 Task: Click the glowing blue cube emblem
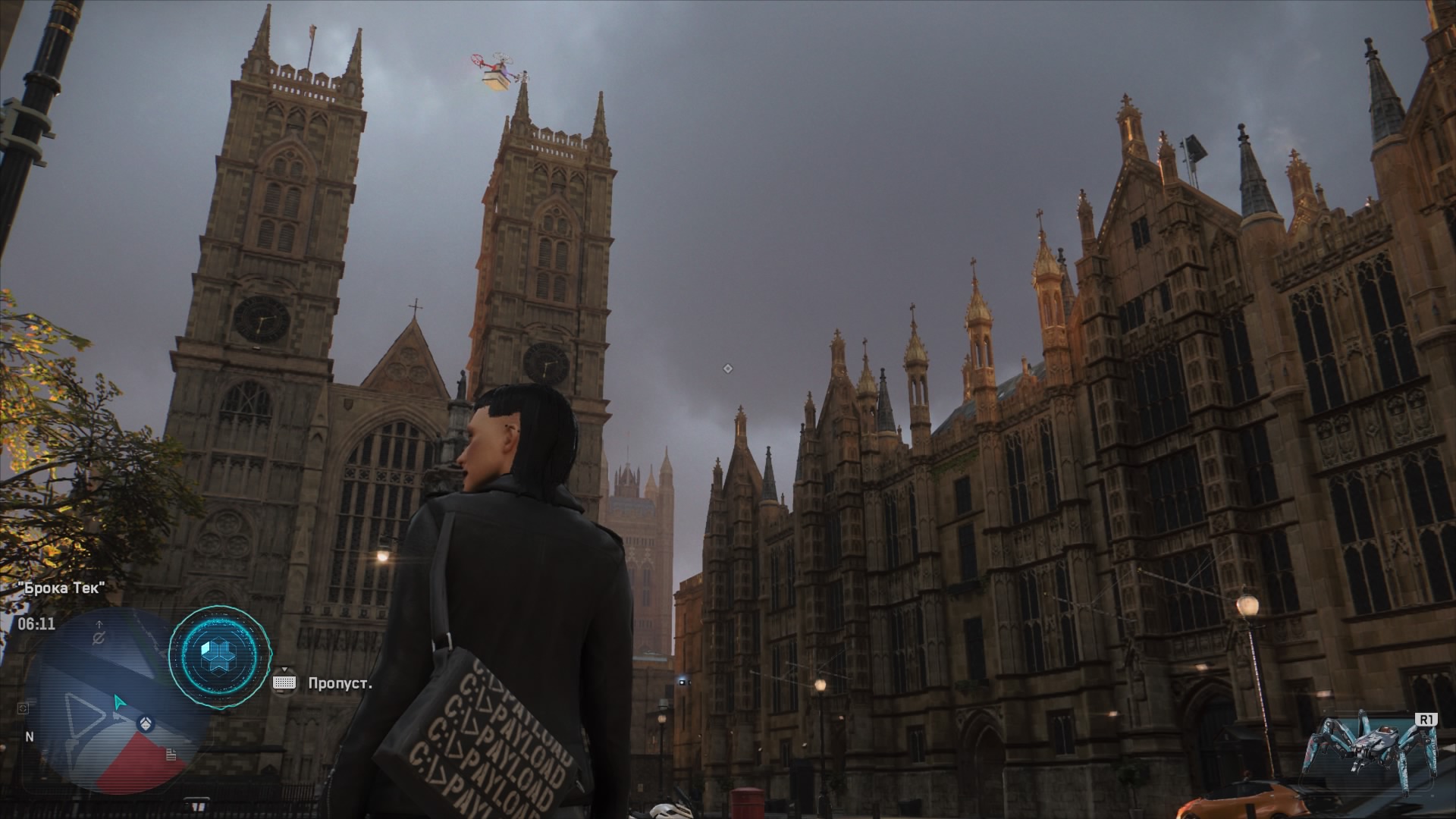pos(218,654)
